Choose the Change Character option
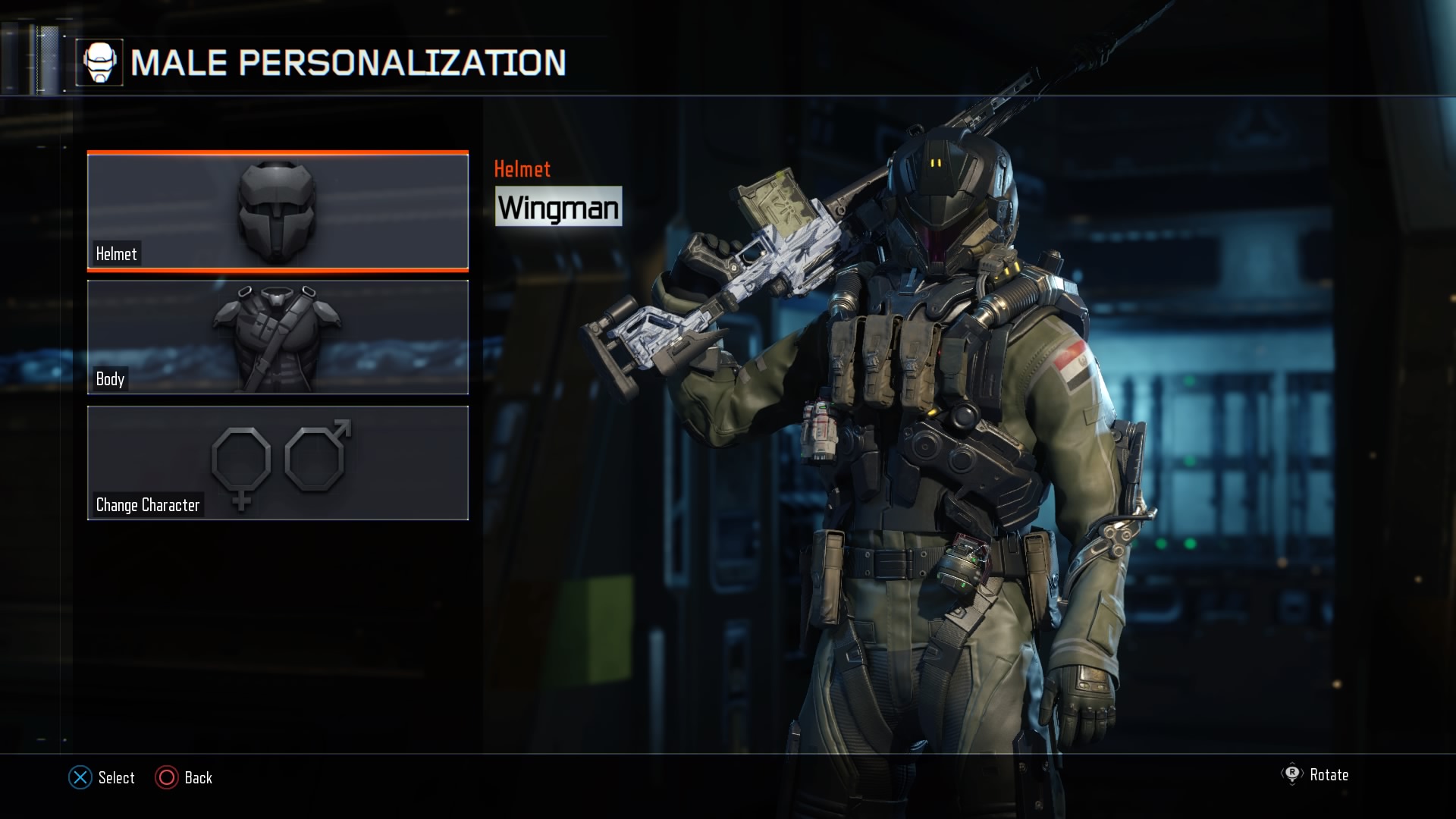 278,463
